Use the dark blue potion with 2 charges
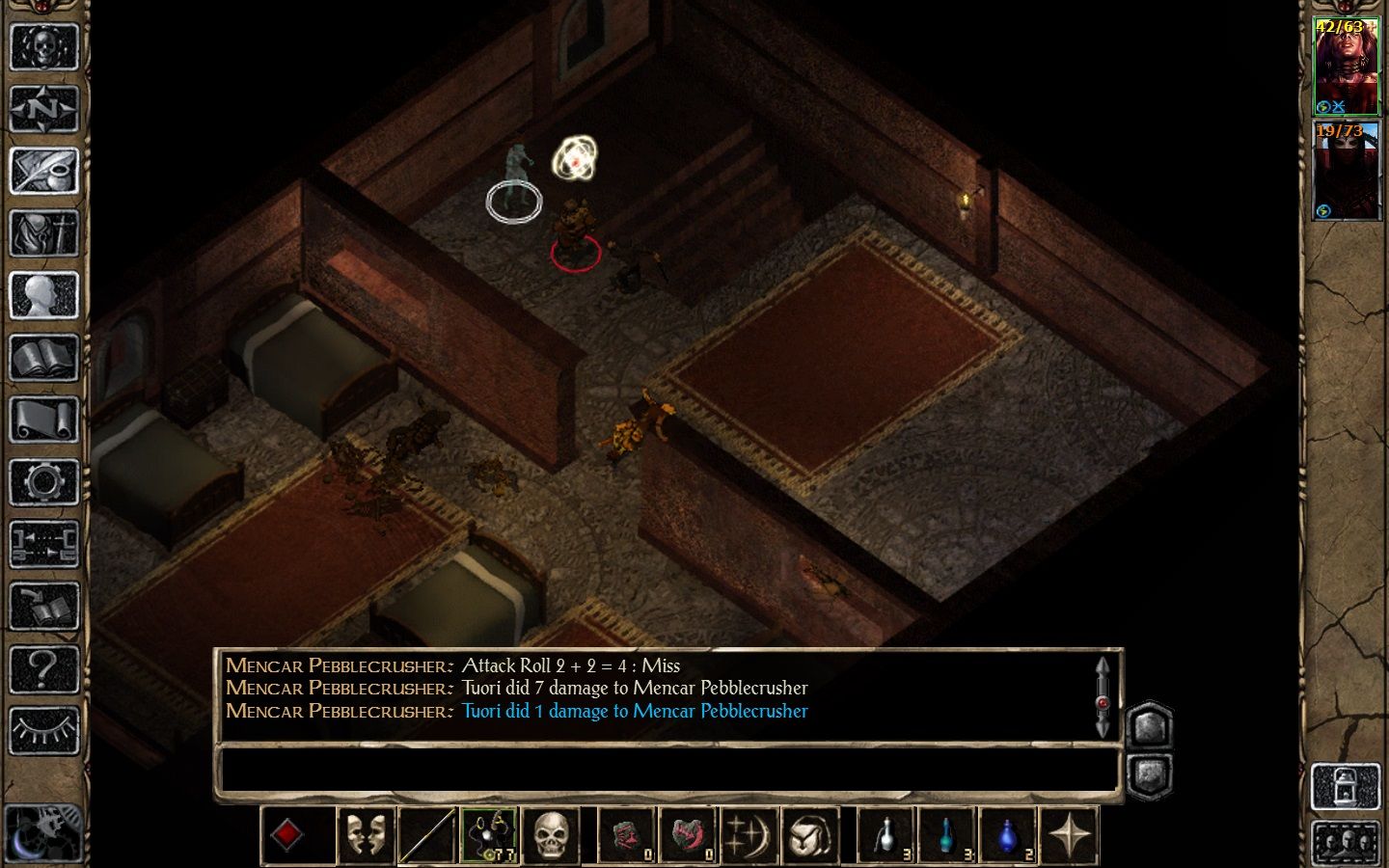This screenshot has height=868, width=1389. pyautogui.click(x=1008, y=835)
